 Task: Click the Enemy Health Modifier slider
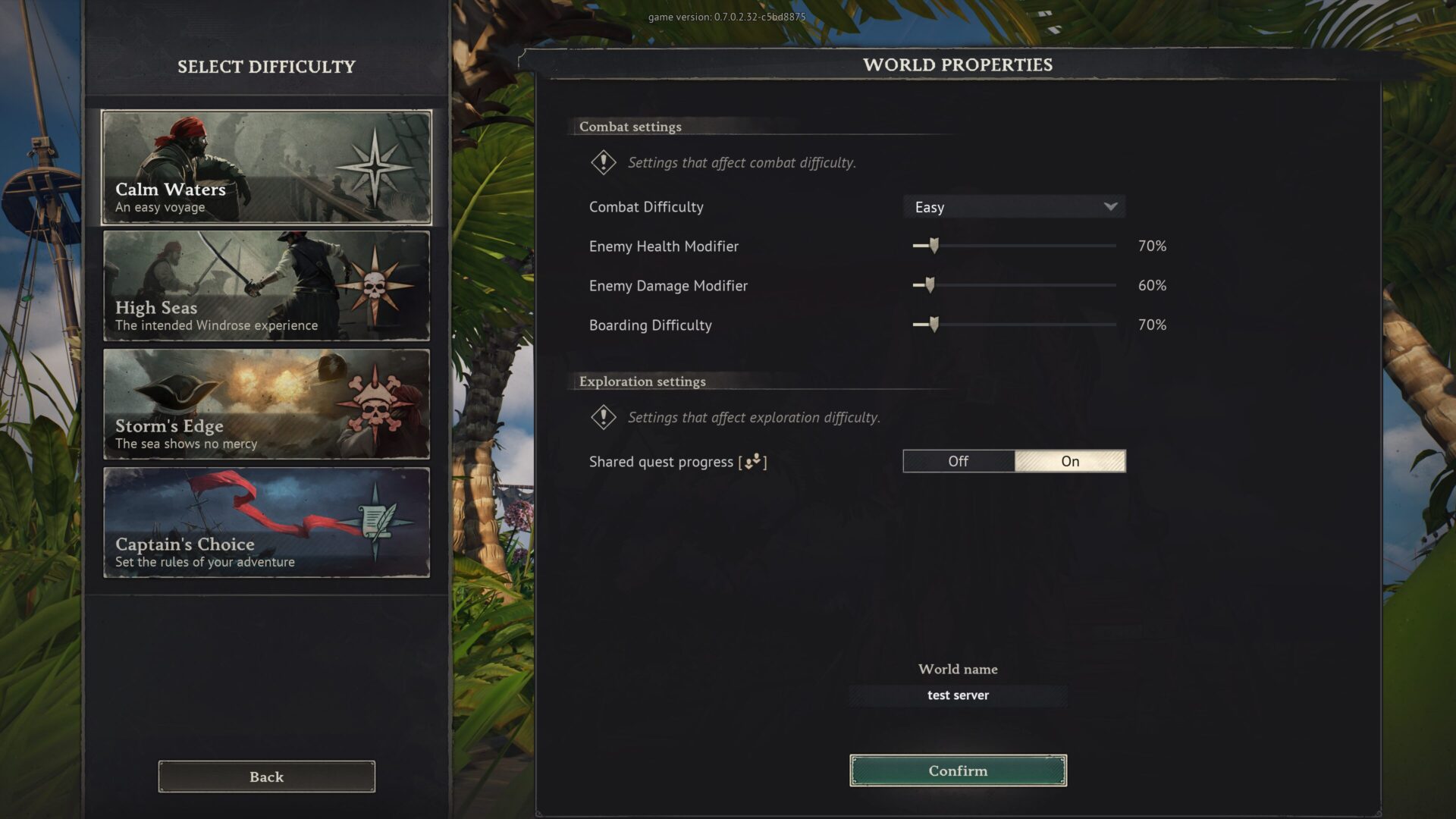click(x=934, y=246)
